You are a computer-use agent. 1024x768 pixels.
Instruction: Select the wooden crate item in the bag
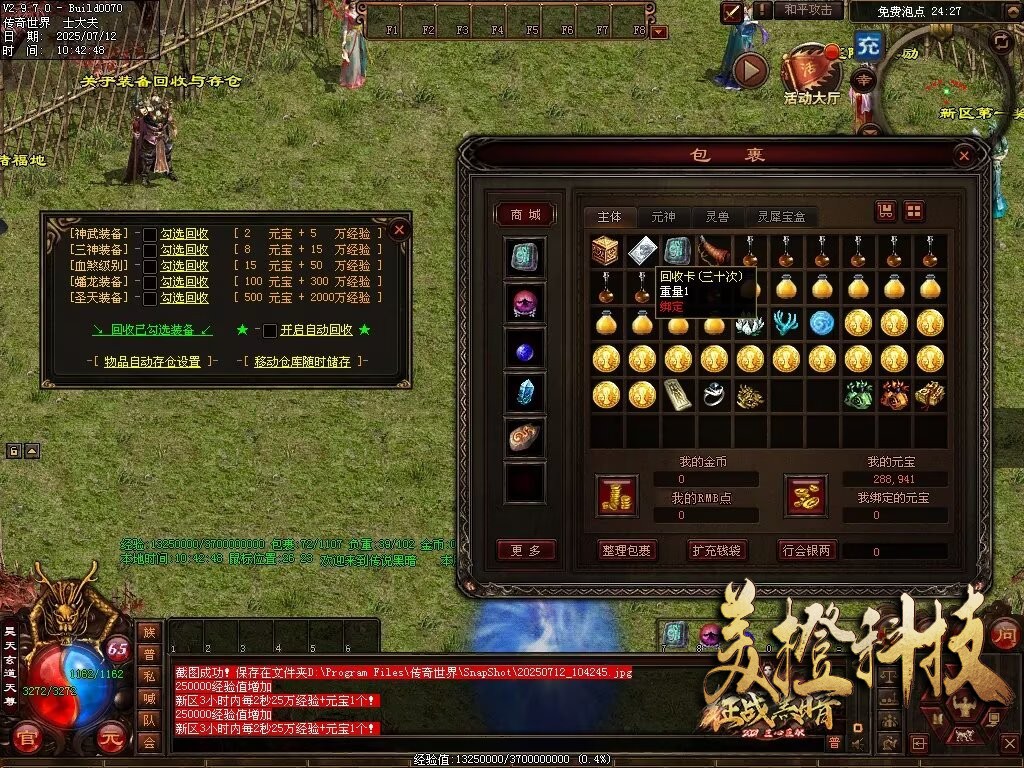605,251
